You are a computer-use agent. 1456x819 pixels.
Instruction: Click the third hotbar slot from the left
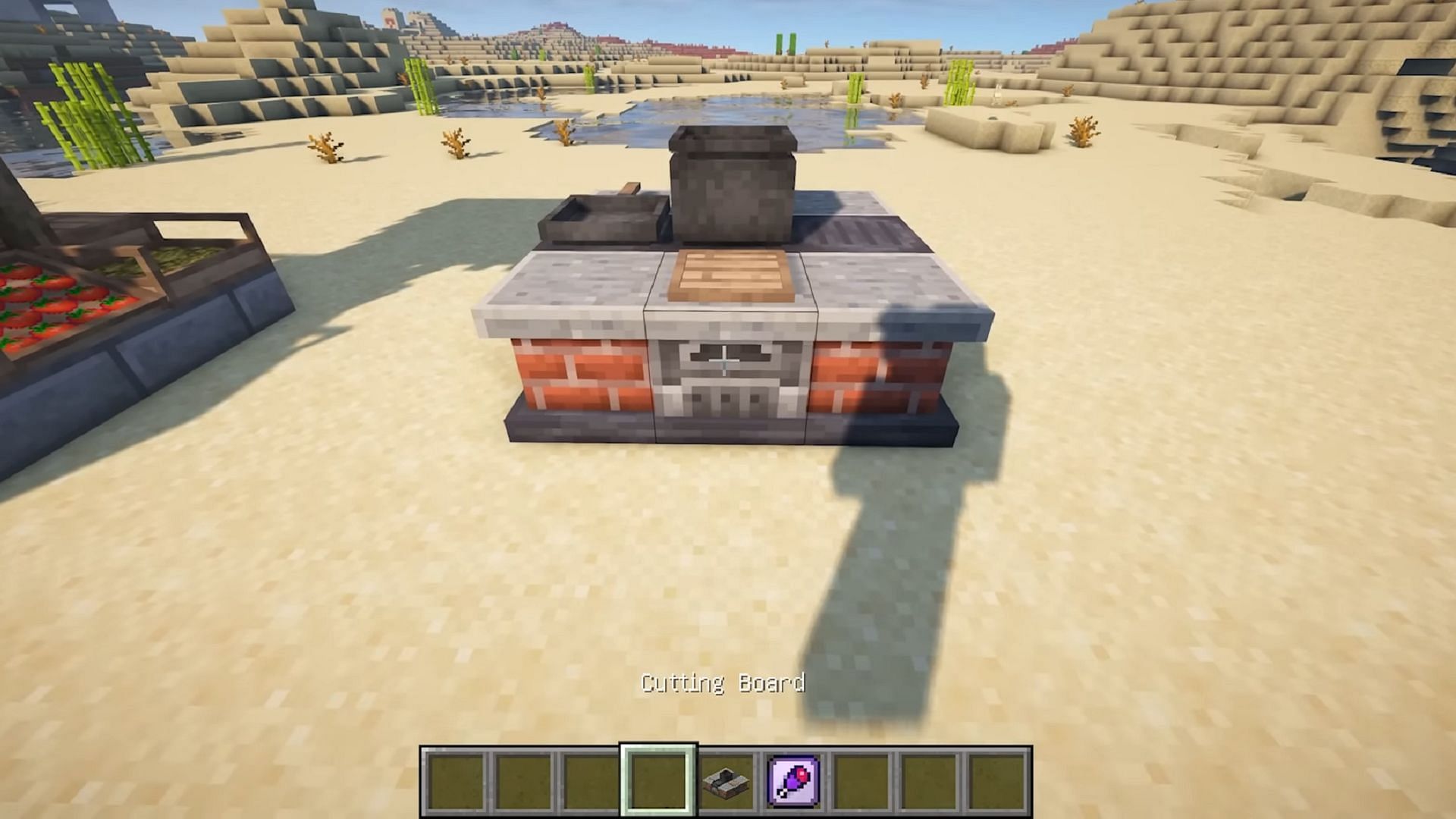coord(591,781)
